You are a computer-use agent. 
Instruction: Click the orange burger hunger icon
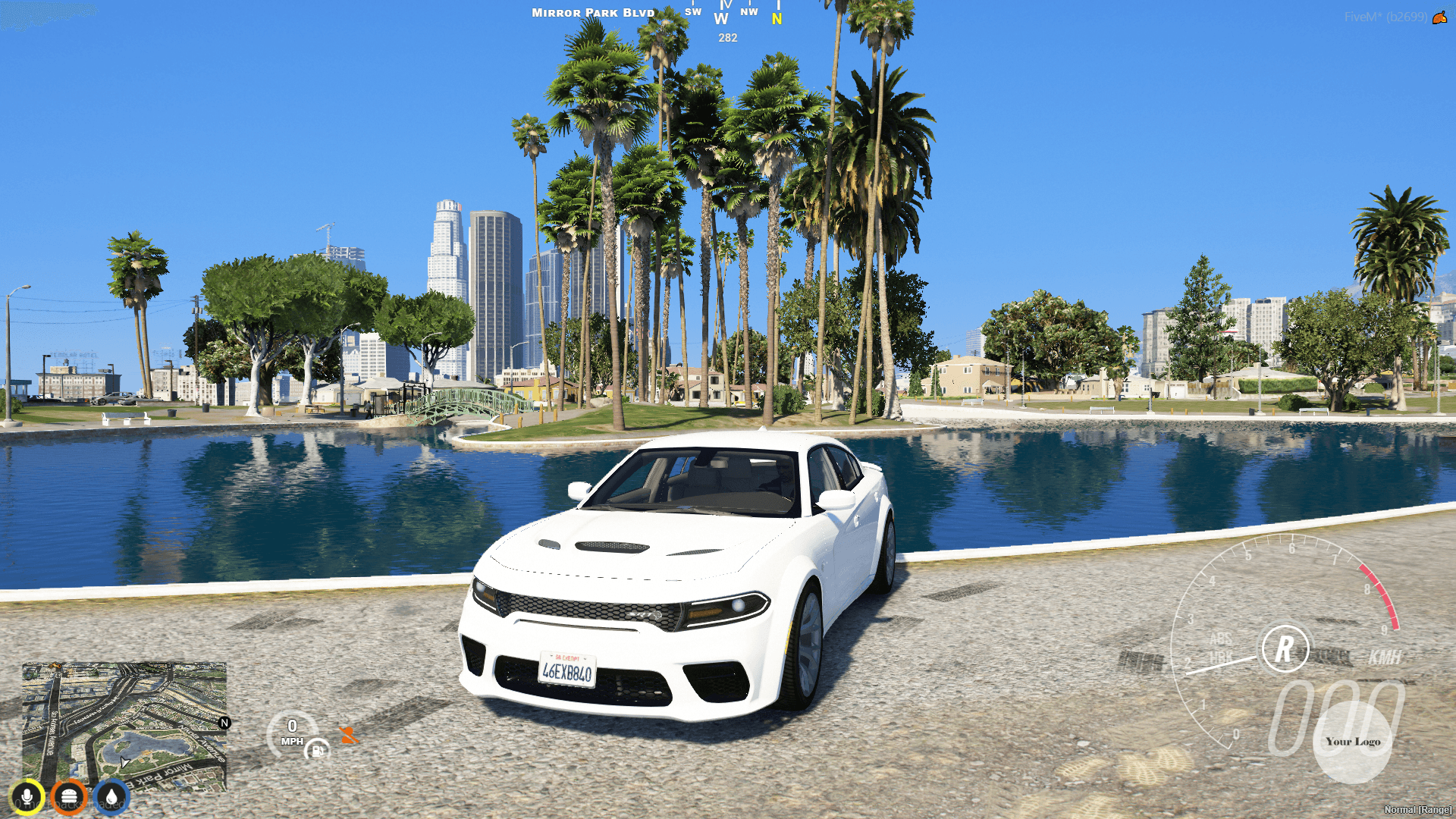[x=69, y=795]
